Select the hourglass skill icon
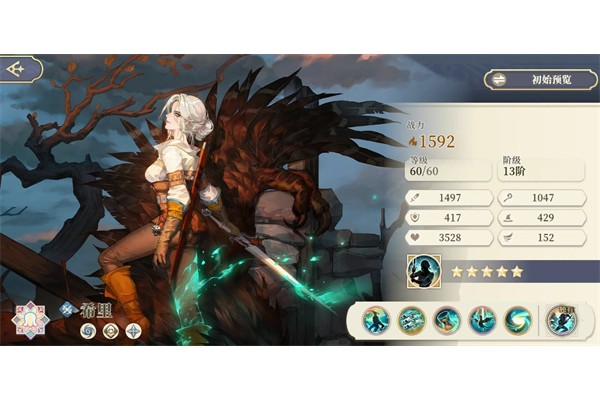The height and width of the screenshot is (400, 600). [x=447, y=320]
